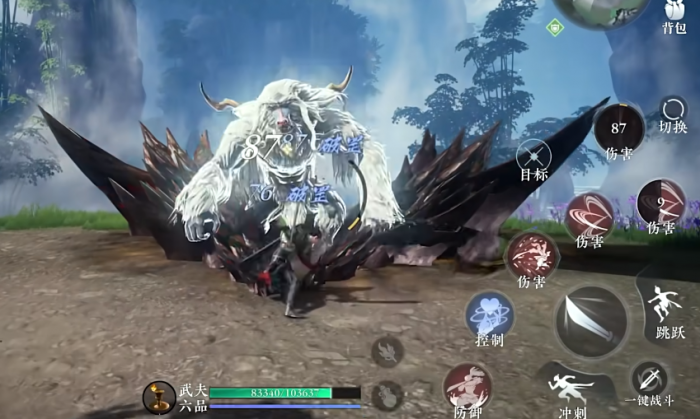The height and width of the screenshot is (419, 700).
Task: Activate the 冲刺 dash button
Action: coord(571,388)
